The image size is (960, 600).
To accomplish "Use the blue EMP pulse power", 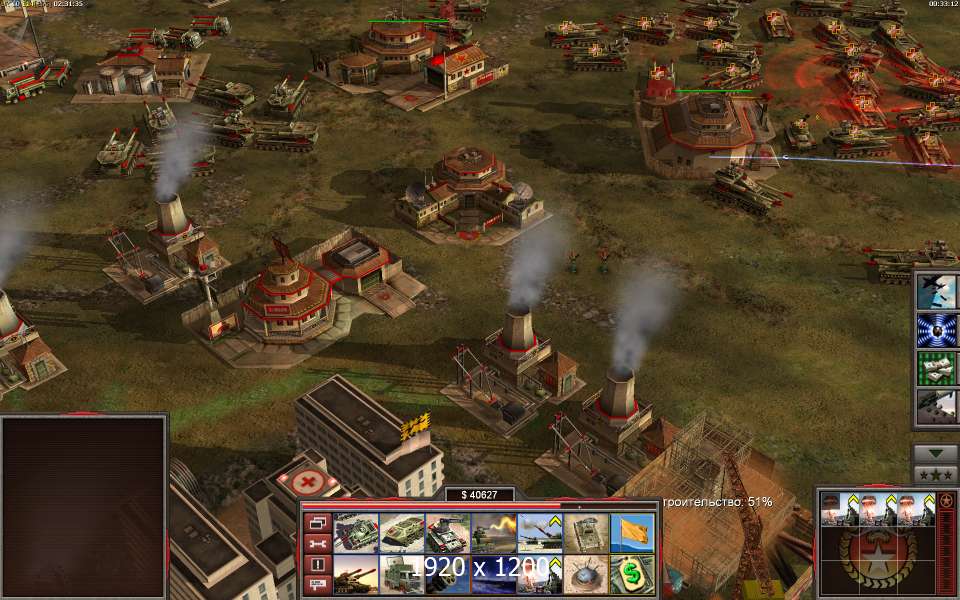I will click(938, 329).
